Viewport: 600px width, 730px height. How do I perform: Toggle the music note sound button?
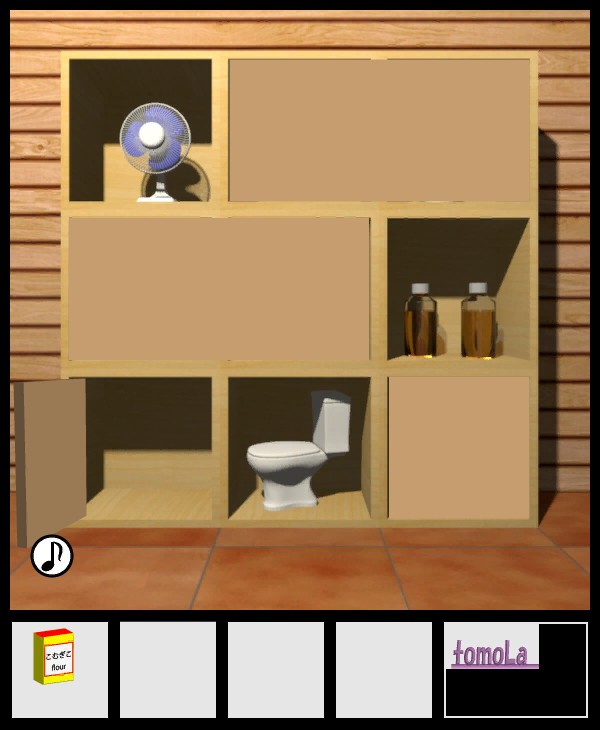point(52,556)
